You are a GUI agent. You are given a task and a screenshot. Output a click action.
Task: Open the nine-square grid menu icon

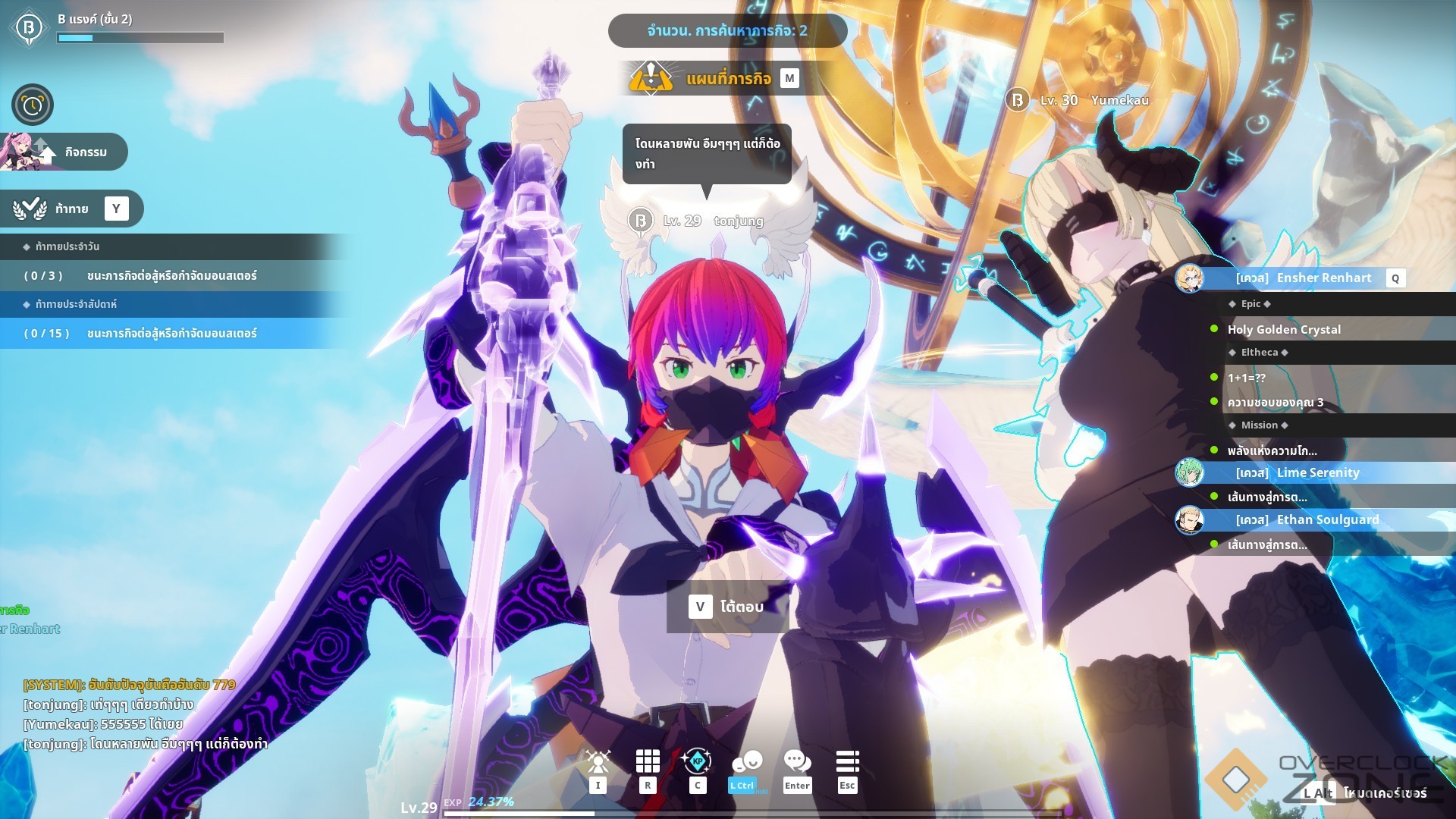(647, 761)
